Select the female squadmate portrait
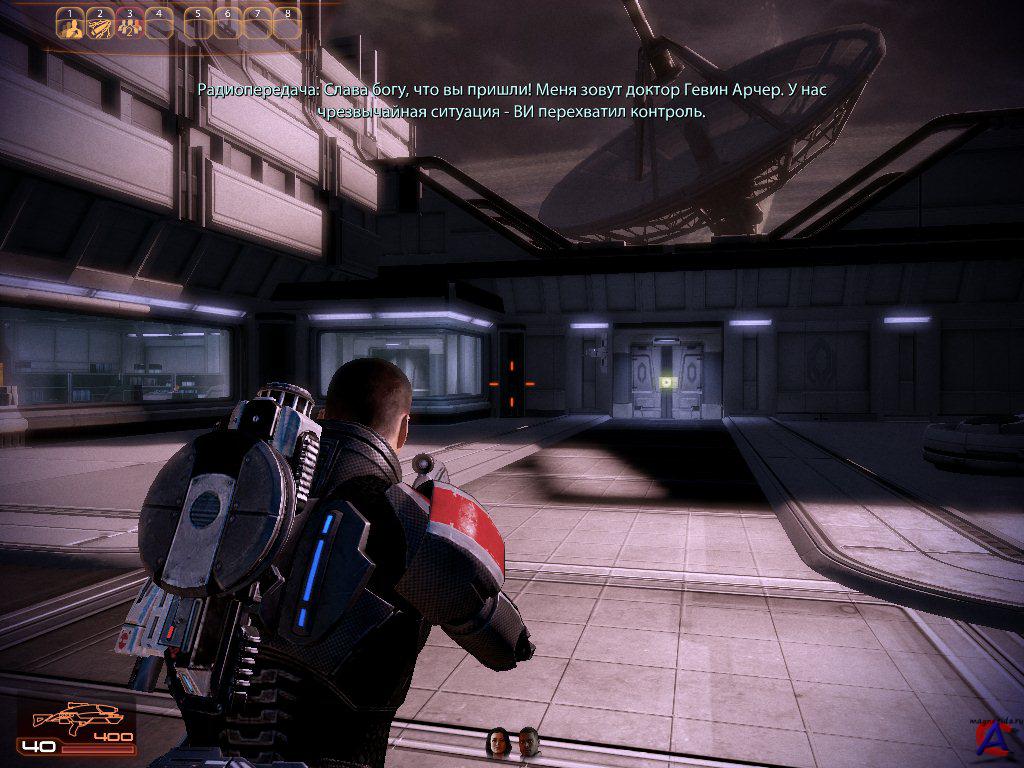The image size is (1024, 768). tap(497, 741)
